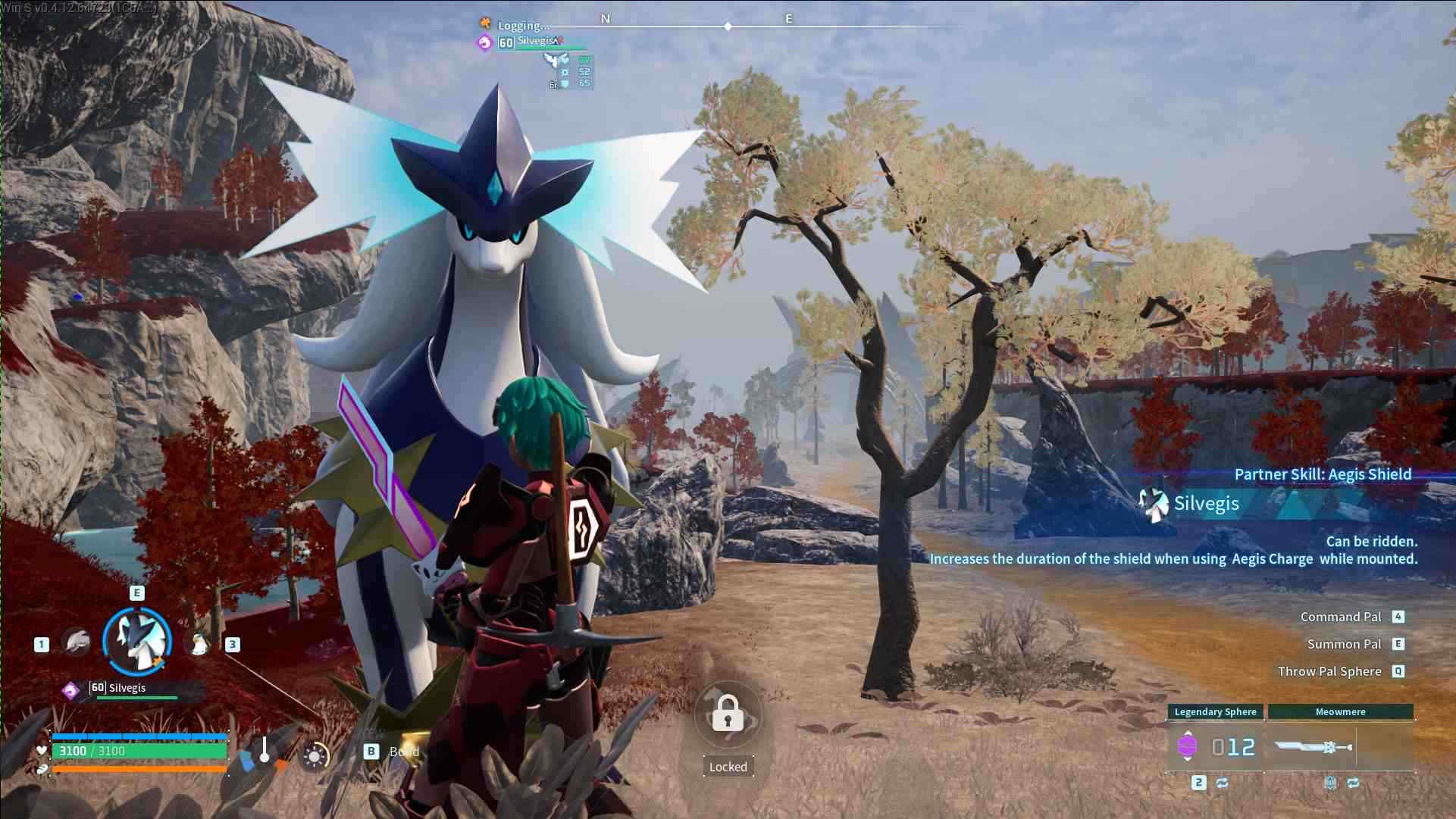Click the dark element icon beside level 60 Silvegis
Viewport: 1456px width, 819px height.
(70, 689)
